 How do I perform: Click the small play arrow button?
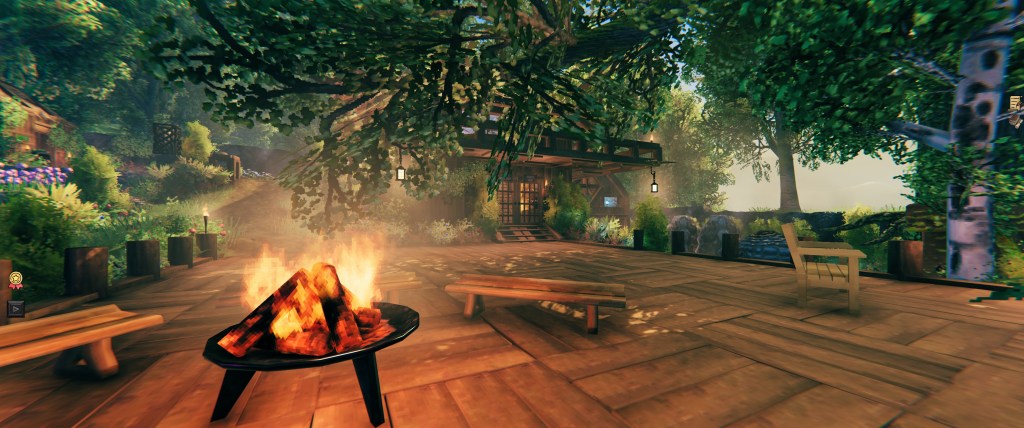[x=15, y=308]
